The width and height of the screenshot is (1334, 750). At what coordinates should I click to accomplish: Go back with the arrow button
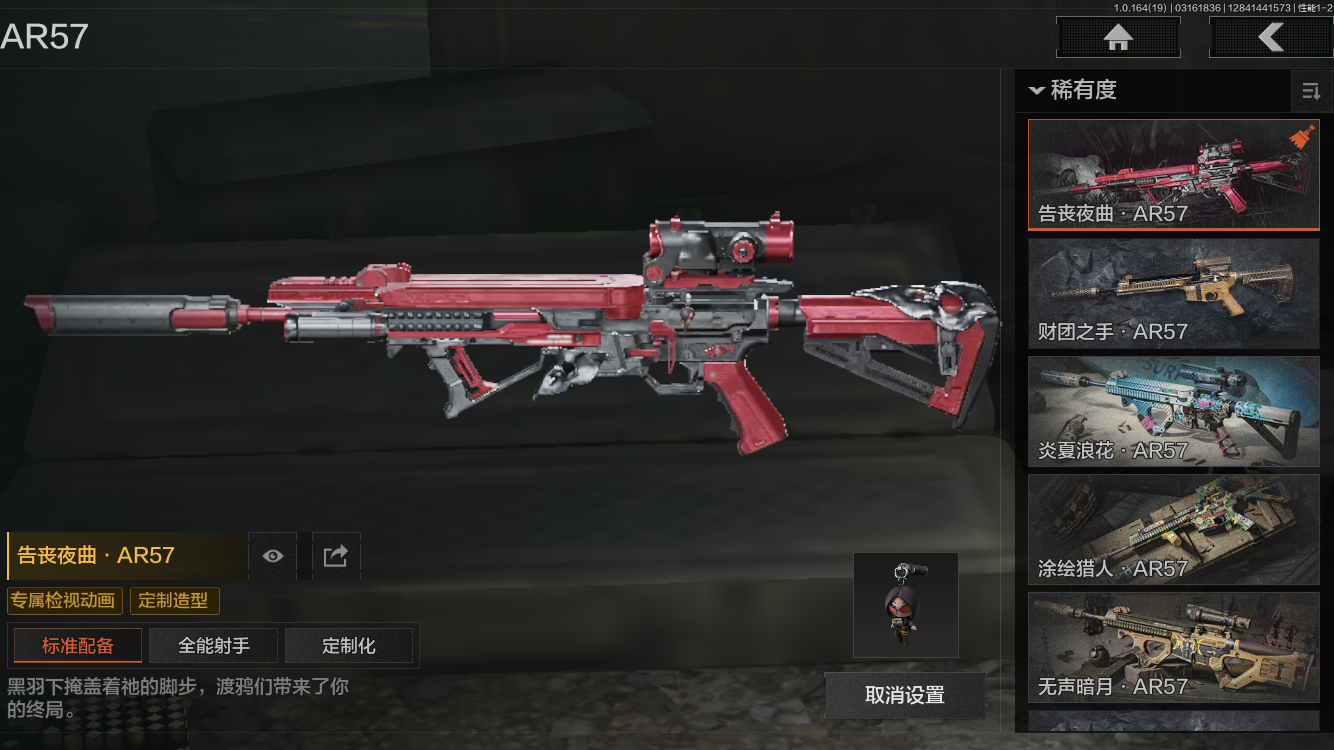pyautogui.click(x=1270, y=38)
